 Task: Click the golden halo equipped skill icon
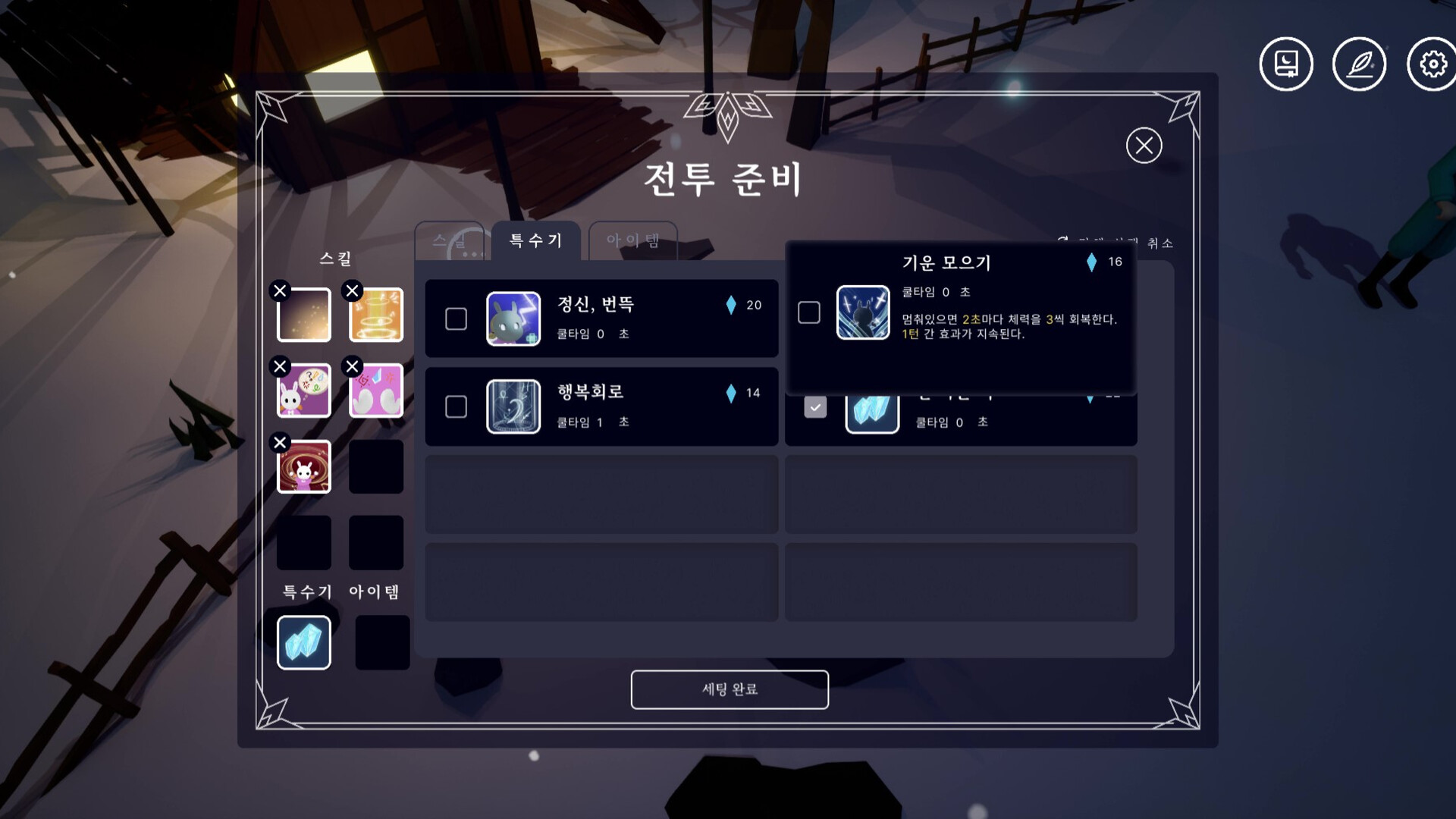coord(375,315)
